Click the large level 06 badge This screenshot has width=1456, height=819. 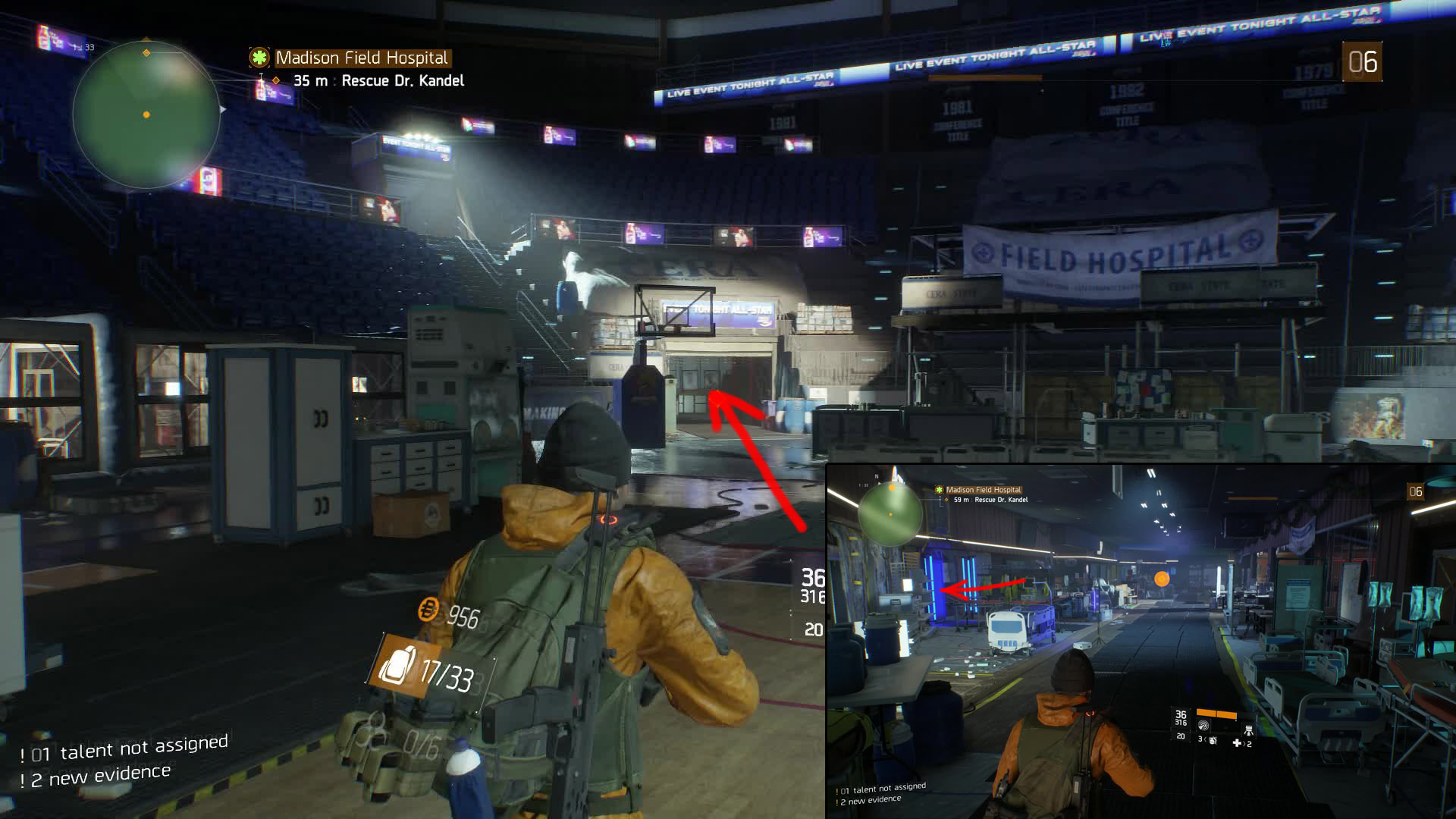pyautogui.click(x=1362, y=62)
